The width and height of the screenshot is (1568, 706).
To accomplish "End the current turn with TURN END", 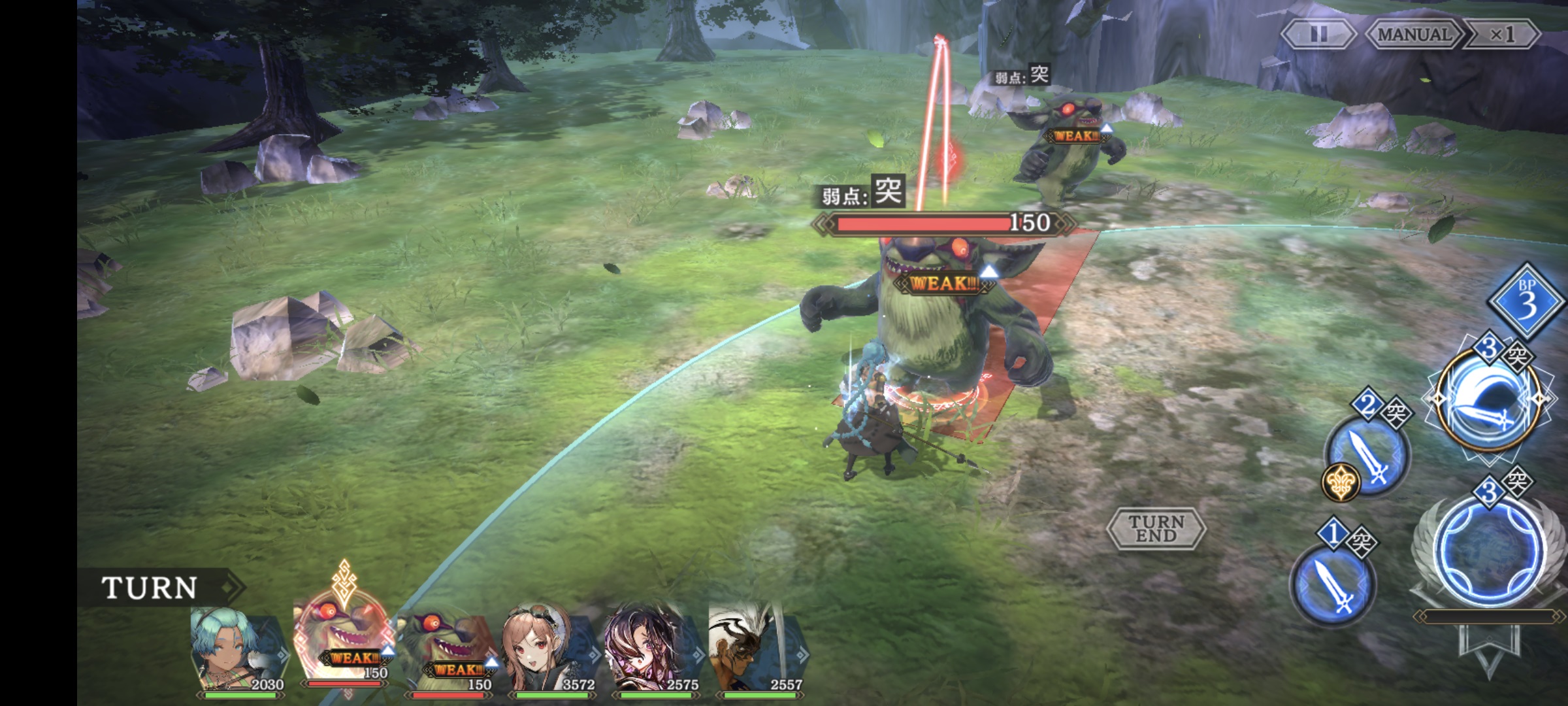I will [1156, 528].
